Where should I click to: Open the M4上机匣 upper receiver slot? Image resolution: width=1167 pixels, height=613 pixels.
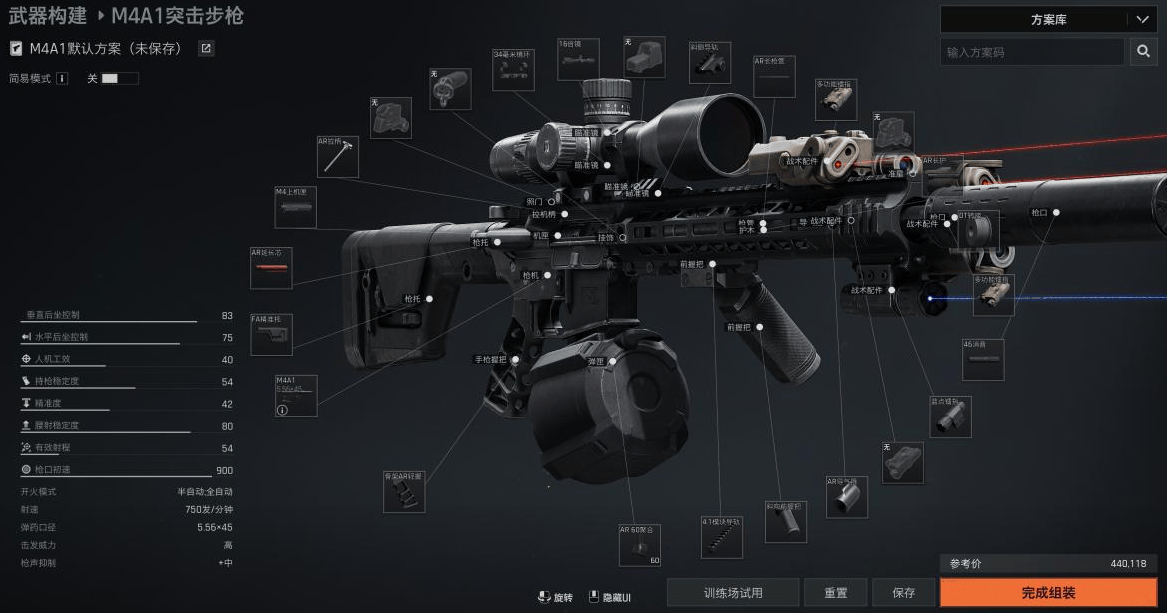click(x=295, y=207)
